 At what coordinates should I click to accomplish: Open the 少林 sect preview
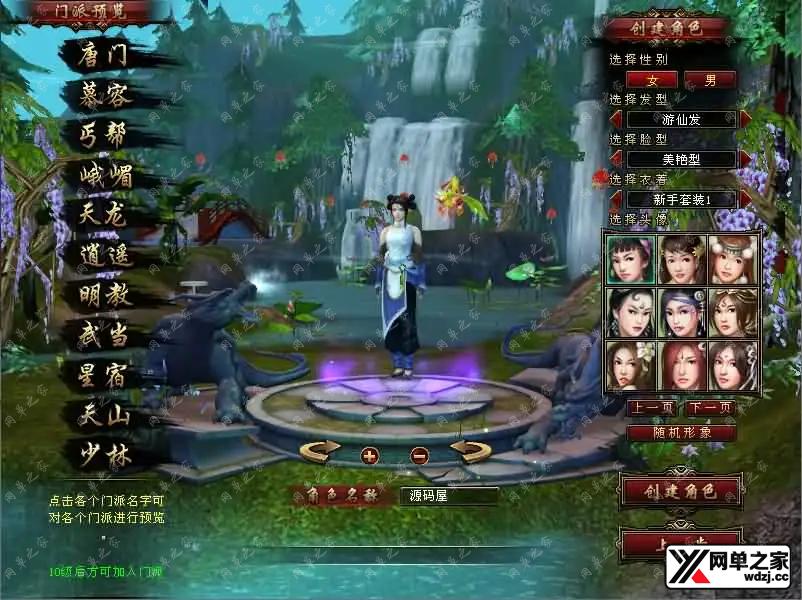(x=104, y=453)
